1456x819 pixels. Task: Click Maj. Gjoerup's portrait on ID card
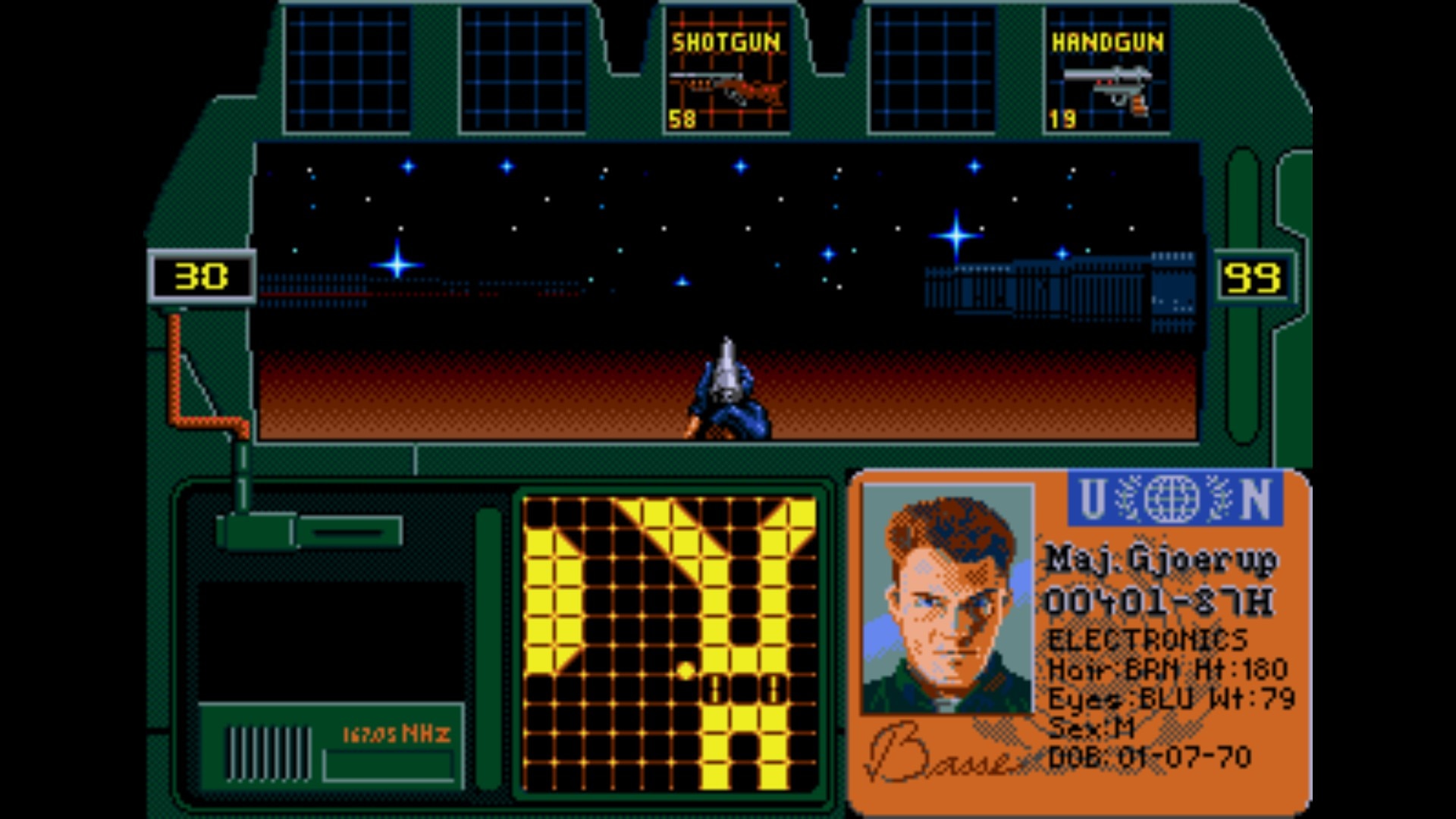tap(948, 599)
